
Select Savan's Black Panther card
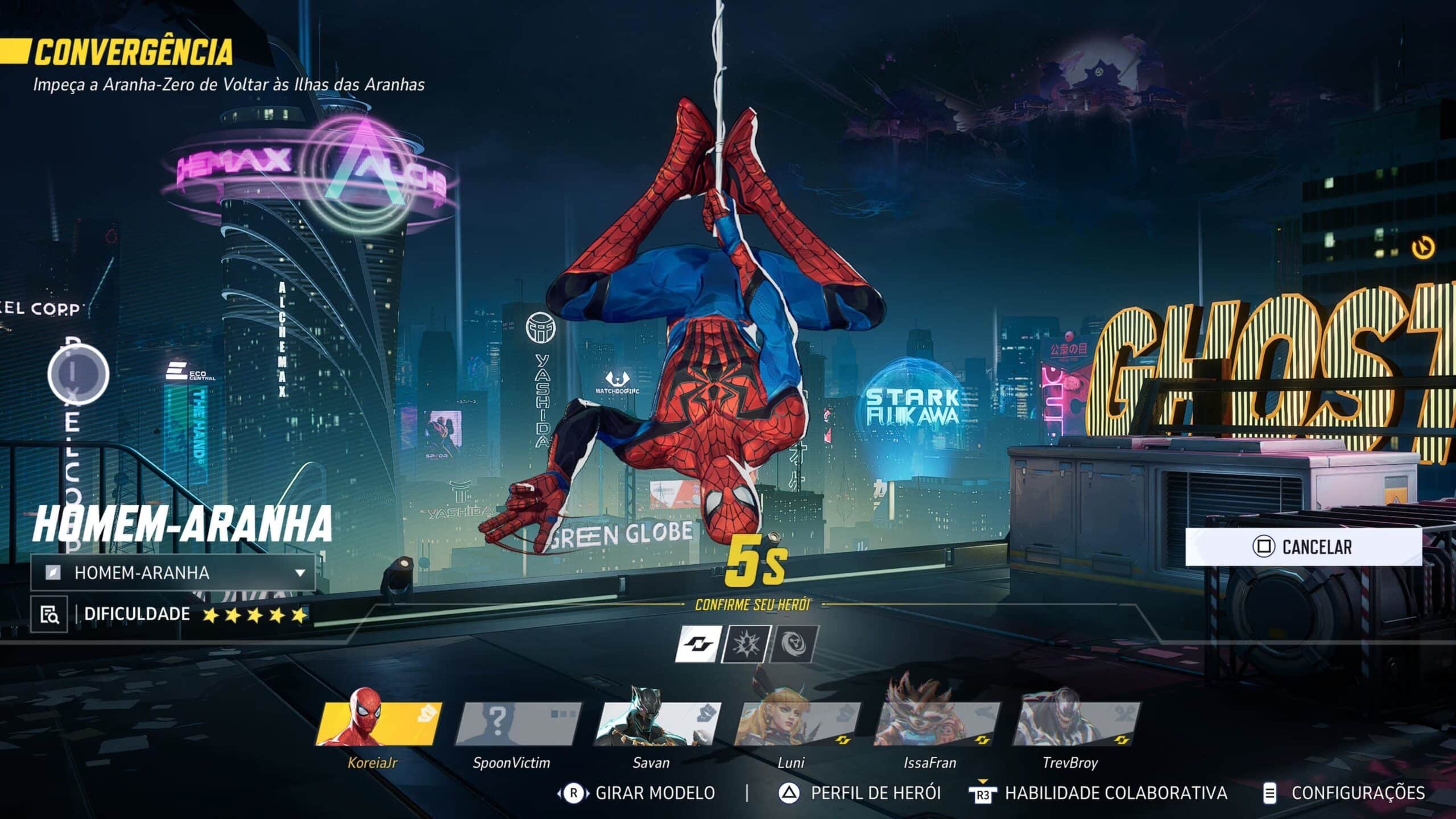[x=657, y=723]
